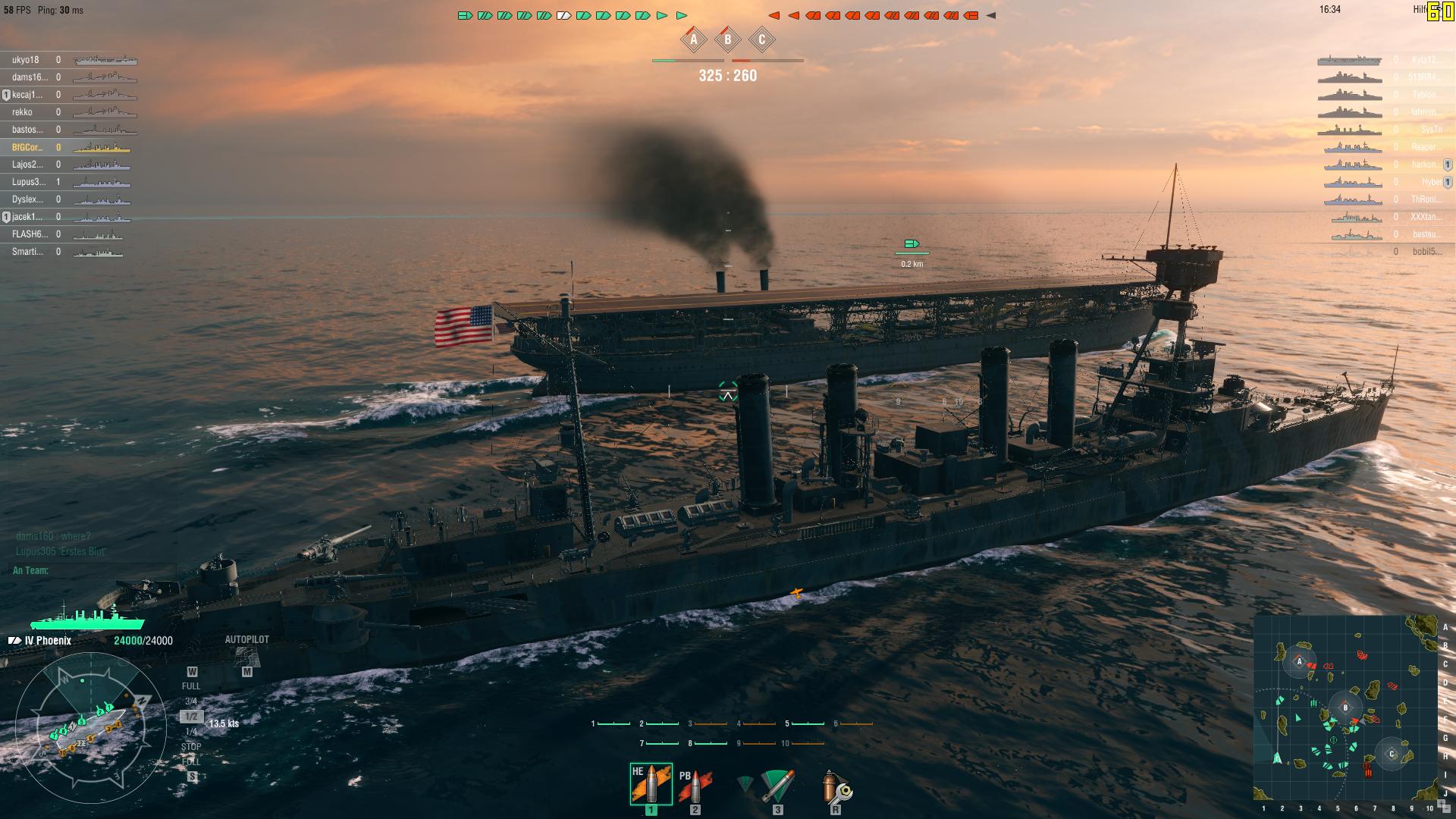This screenshot has width=1456, height=819.
Task: Select FLASH6 in the allied roster
Action: [x=27, y=234]
